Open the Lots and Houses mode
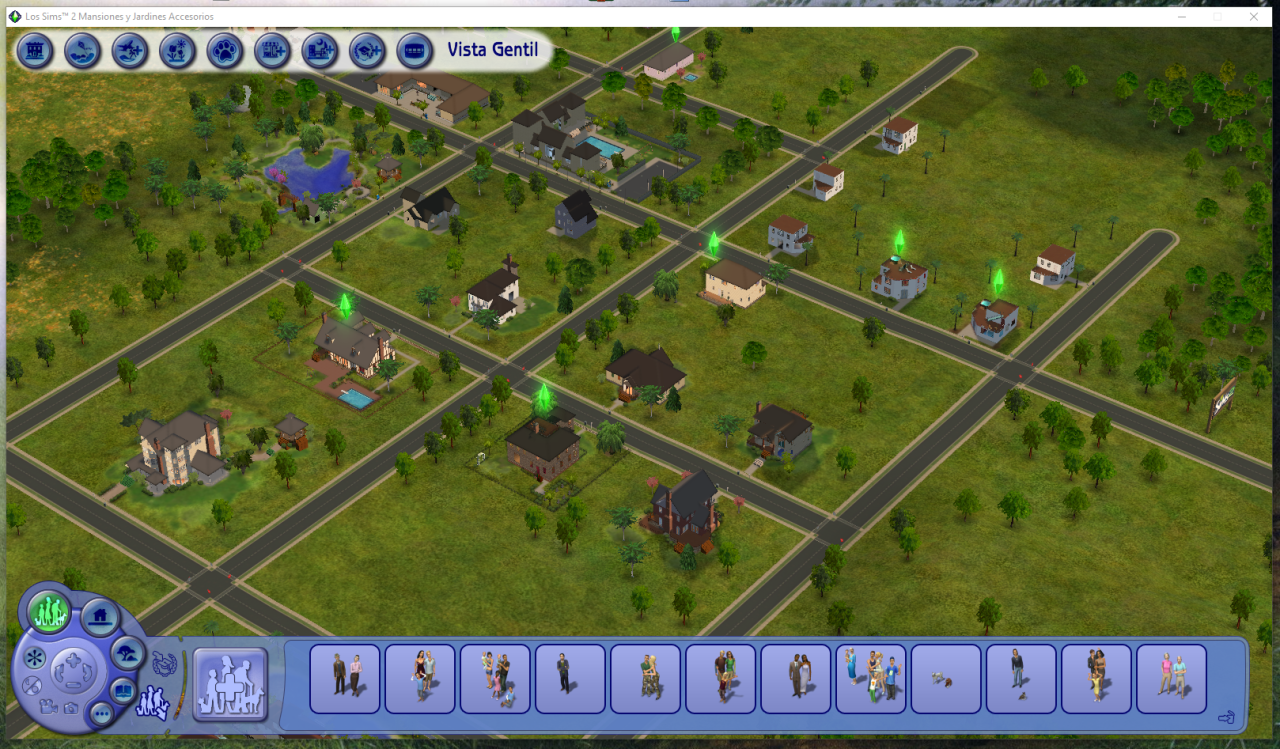The height and width of the screenshot is (749, 1280). [x=99, y=618]
